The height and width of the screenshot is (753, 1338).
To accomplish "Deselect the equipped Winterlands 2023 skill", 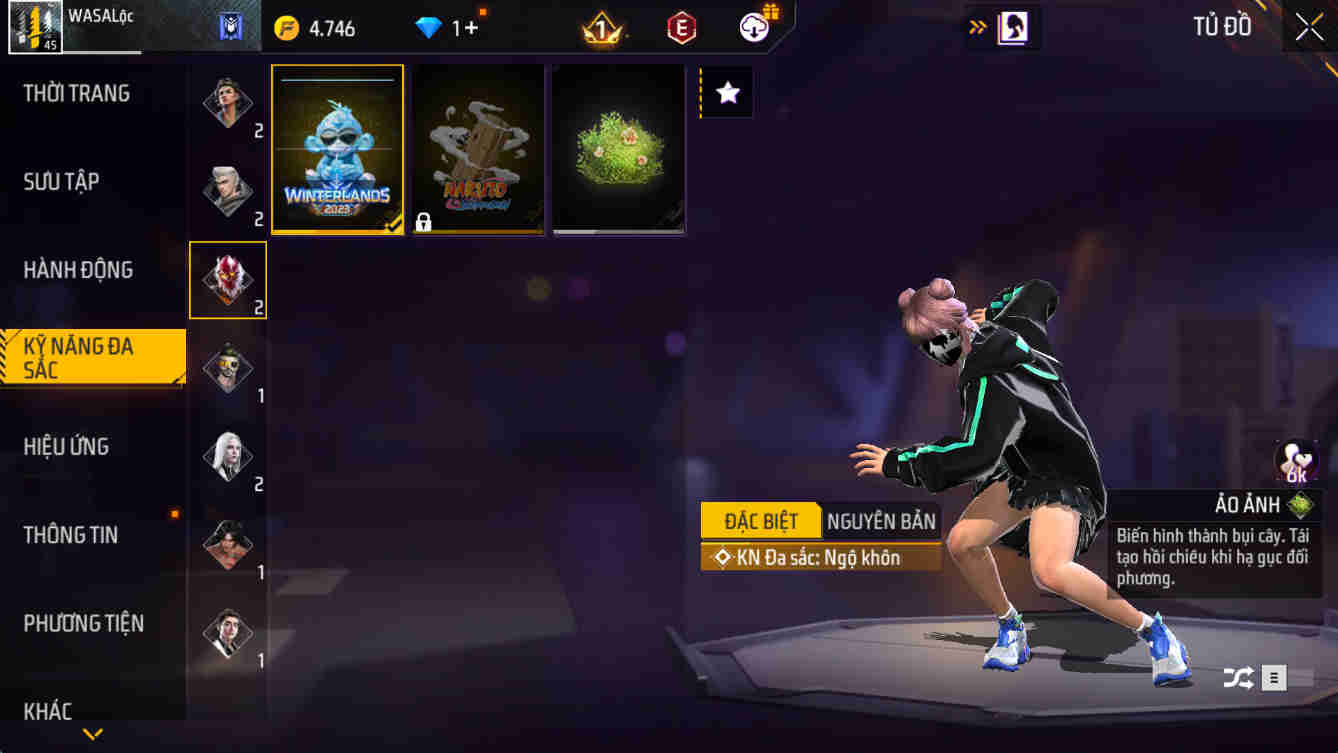I will coord(337,148).
